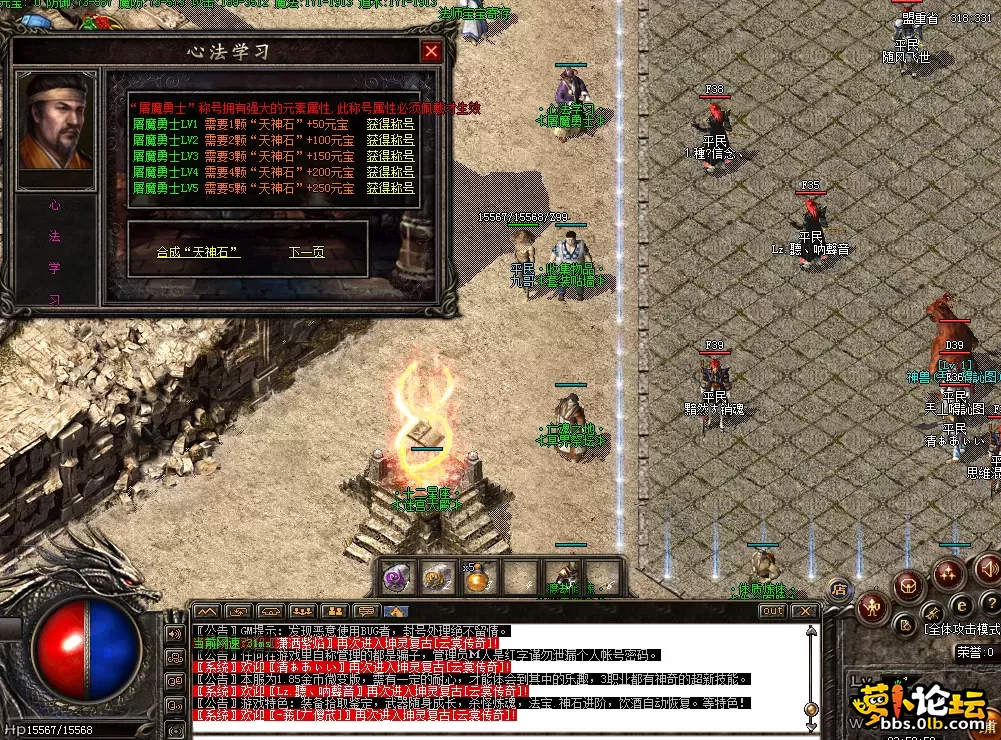Go to 下一页 in the dialog
Screen dimensions: 1001x740
(306, 252)
